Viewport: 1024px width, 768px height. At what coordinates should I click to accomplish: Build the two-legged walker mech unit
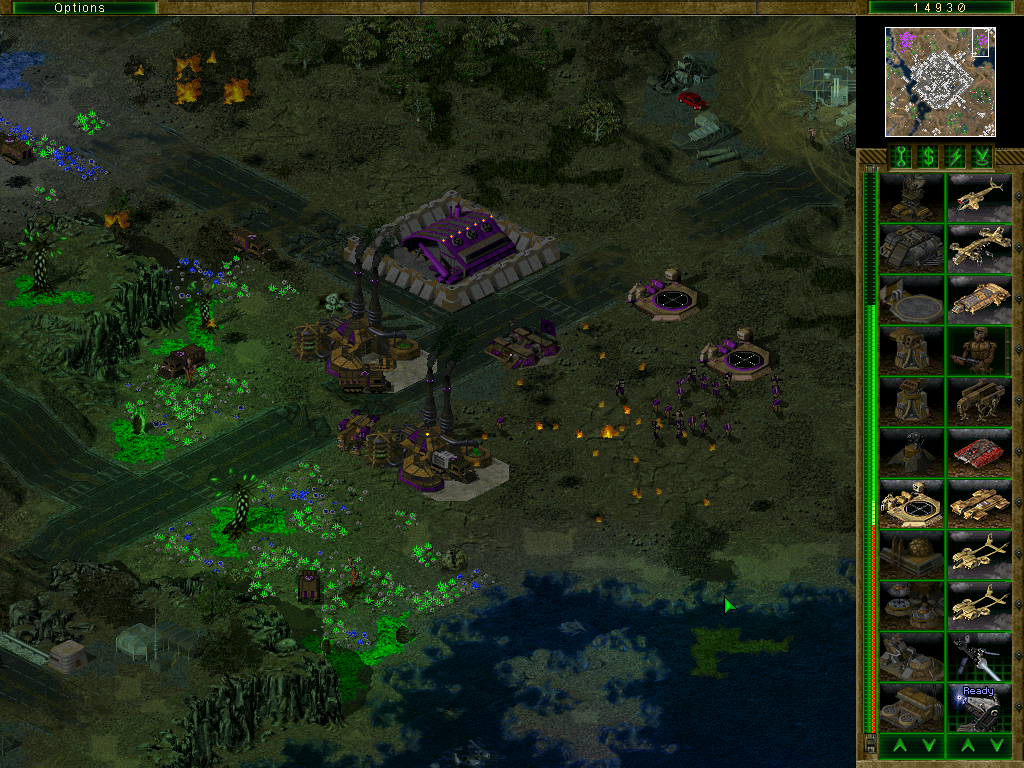coord(980,402)
